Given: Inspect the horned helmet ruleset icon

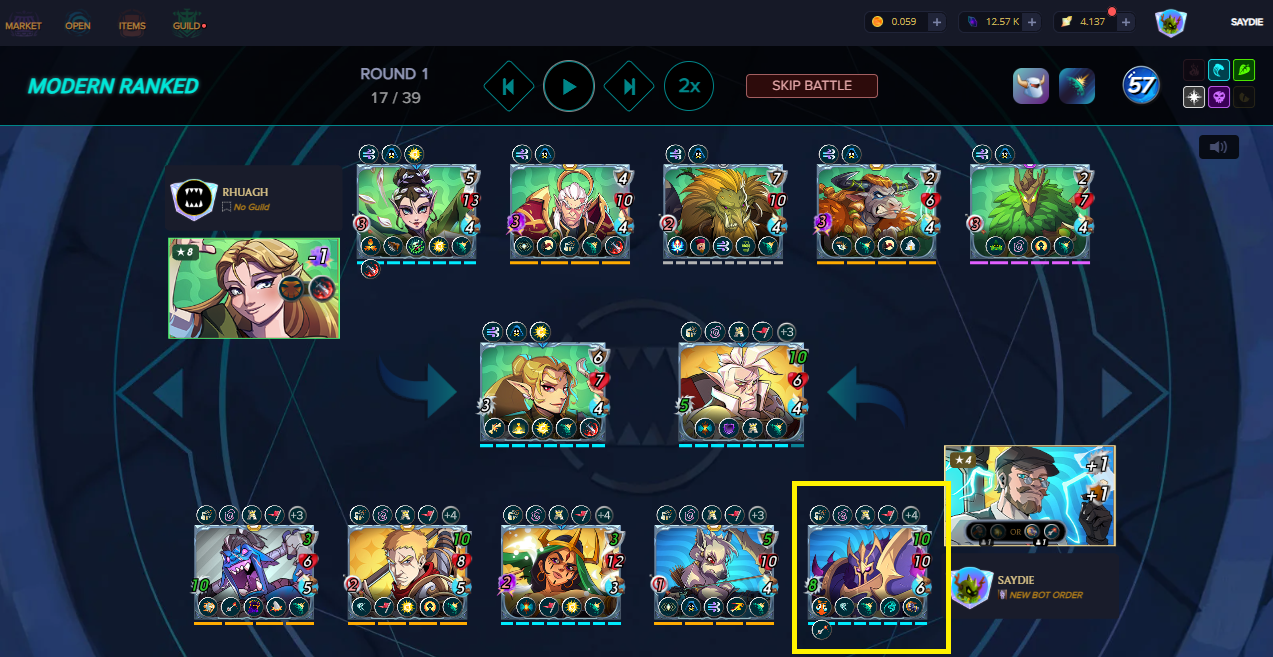Looking at the screenshot, I should coord(1030,86).
